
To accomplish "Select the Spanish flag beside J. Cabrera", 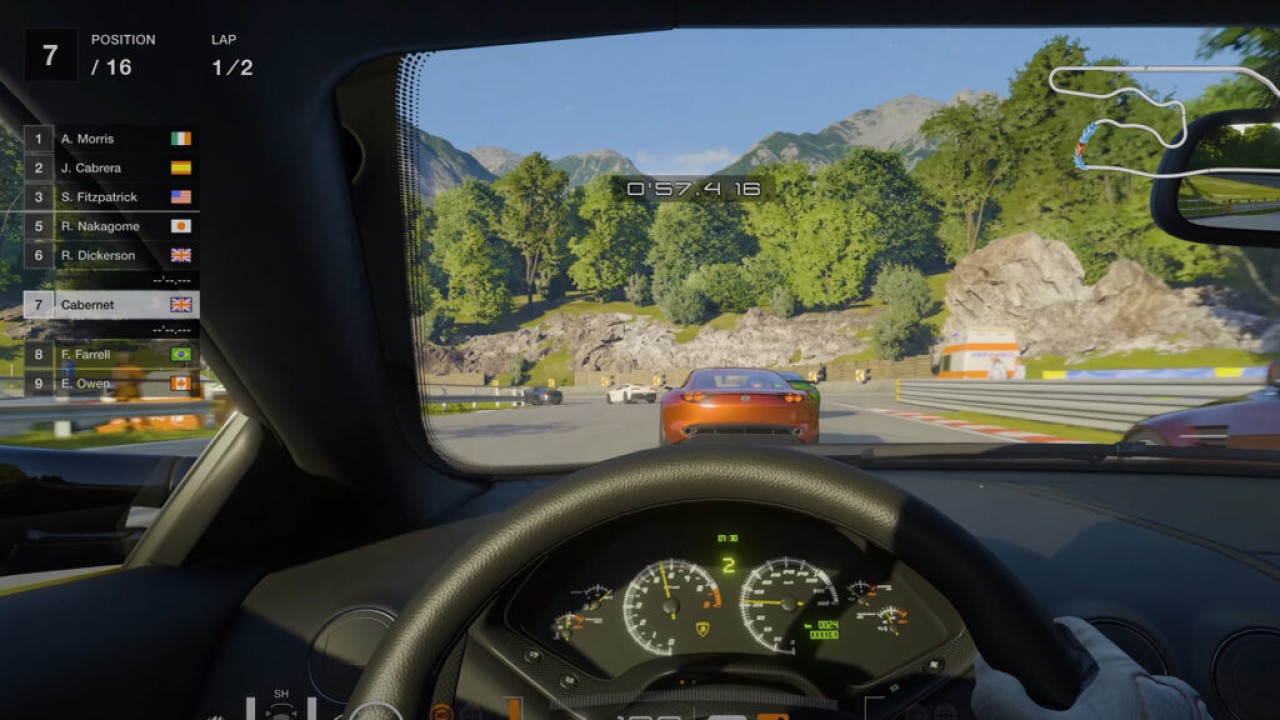I will click(x=182, y=168).
